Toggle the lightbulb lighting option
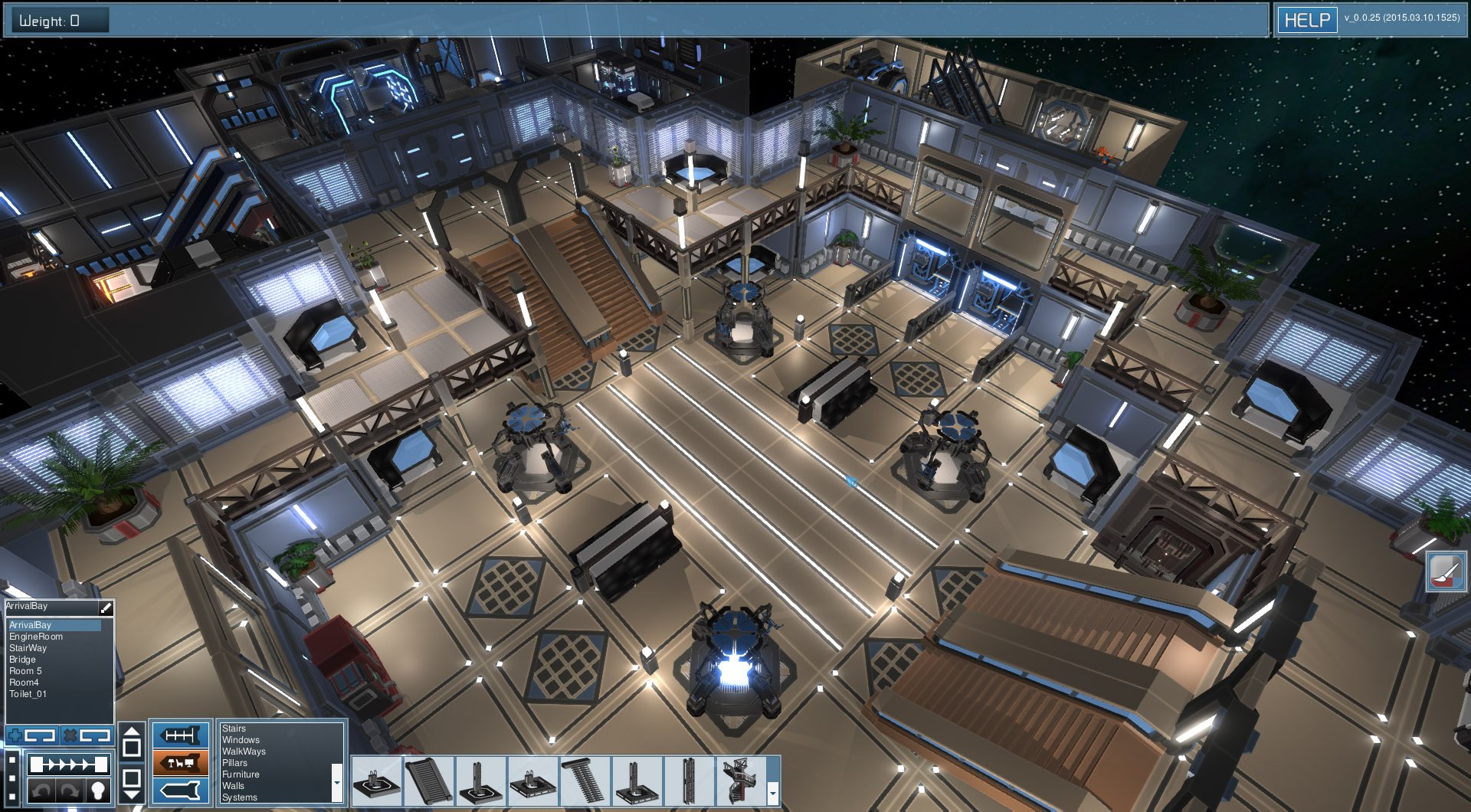This screenshot has height=812, width=1471. coord(98,791)
